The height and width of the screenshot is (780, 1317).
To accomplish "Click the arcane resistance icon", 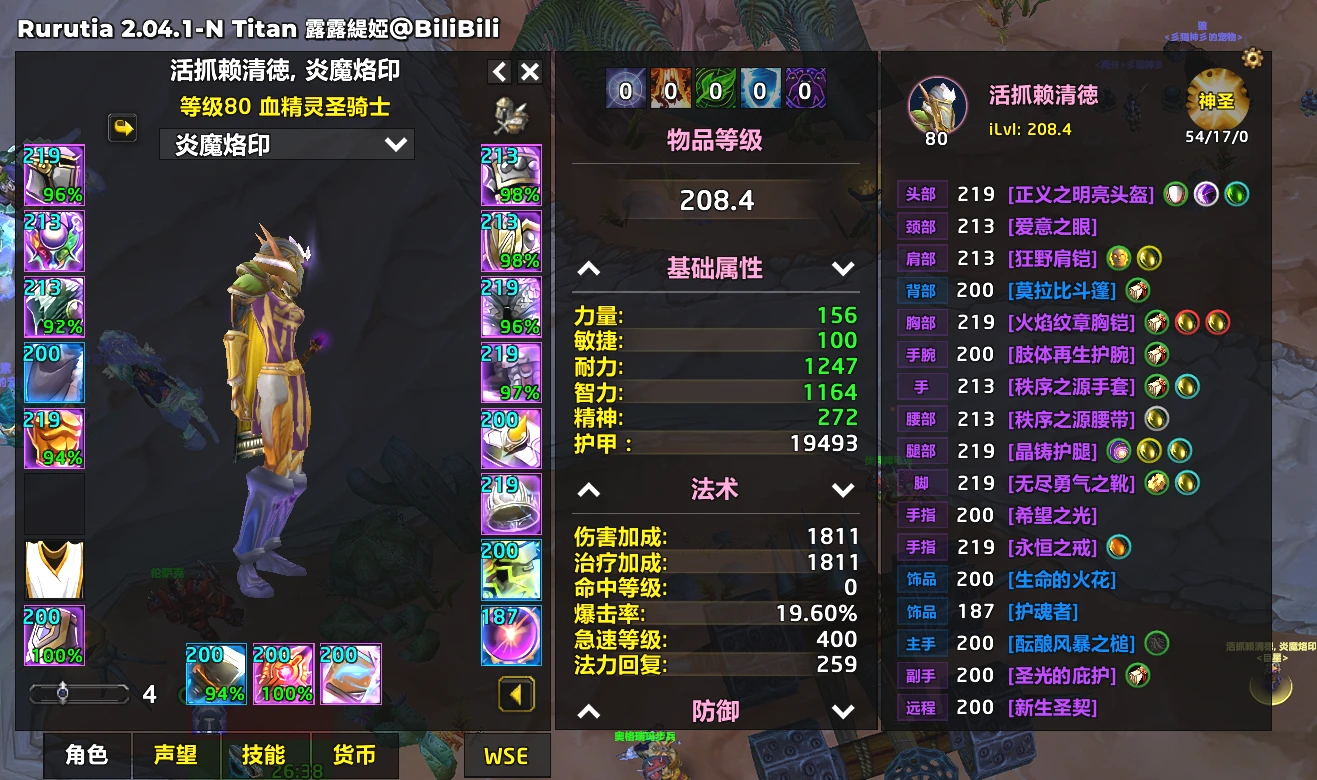I will click(x=625, y=88).
